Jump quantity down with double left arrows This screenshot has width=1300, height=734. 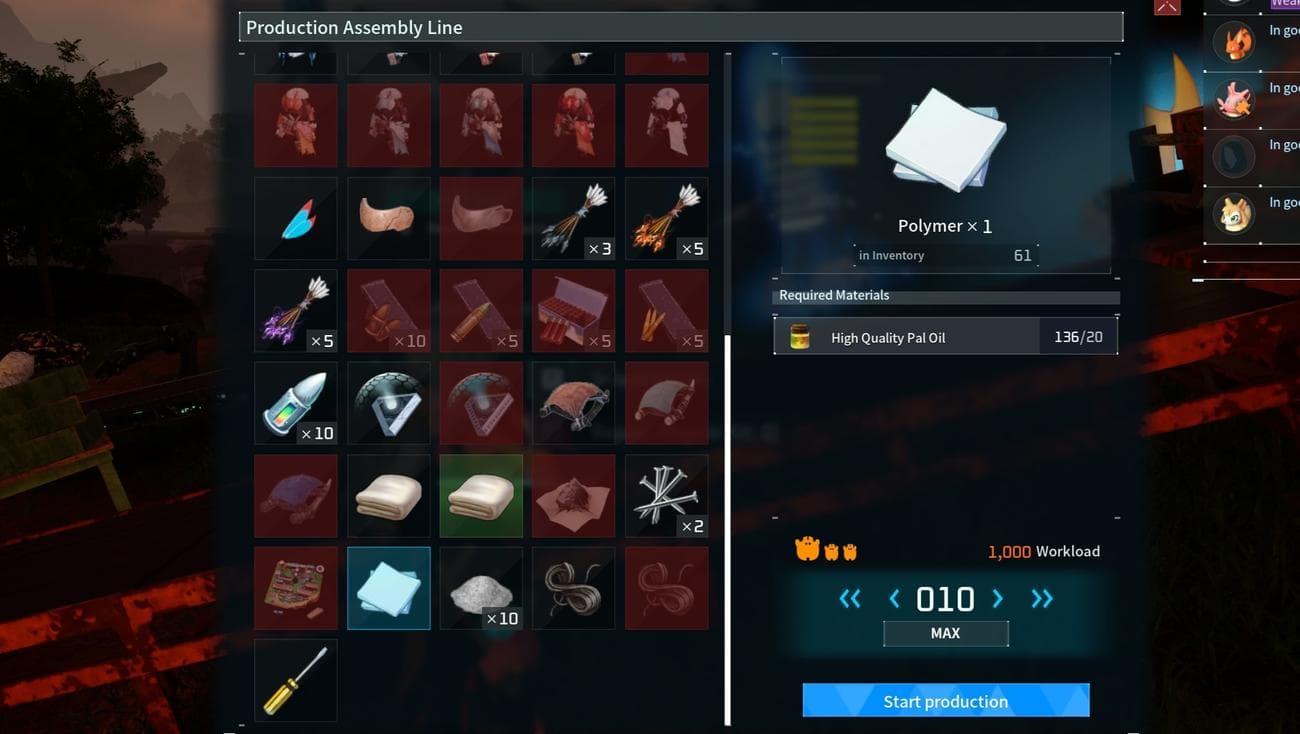point(850,599)
